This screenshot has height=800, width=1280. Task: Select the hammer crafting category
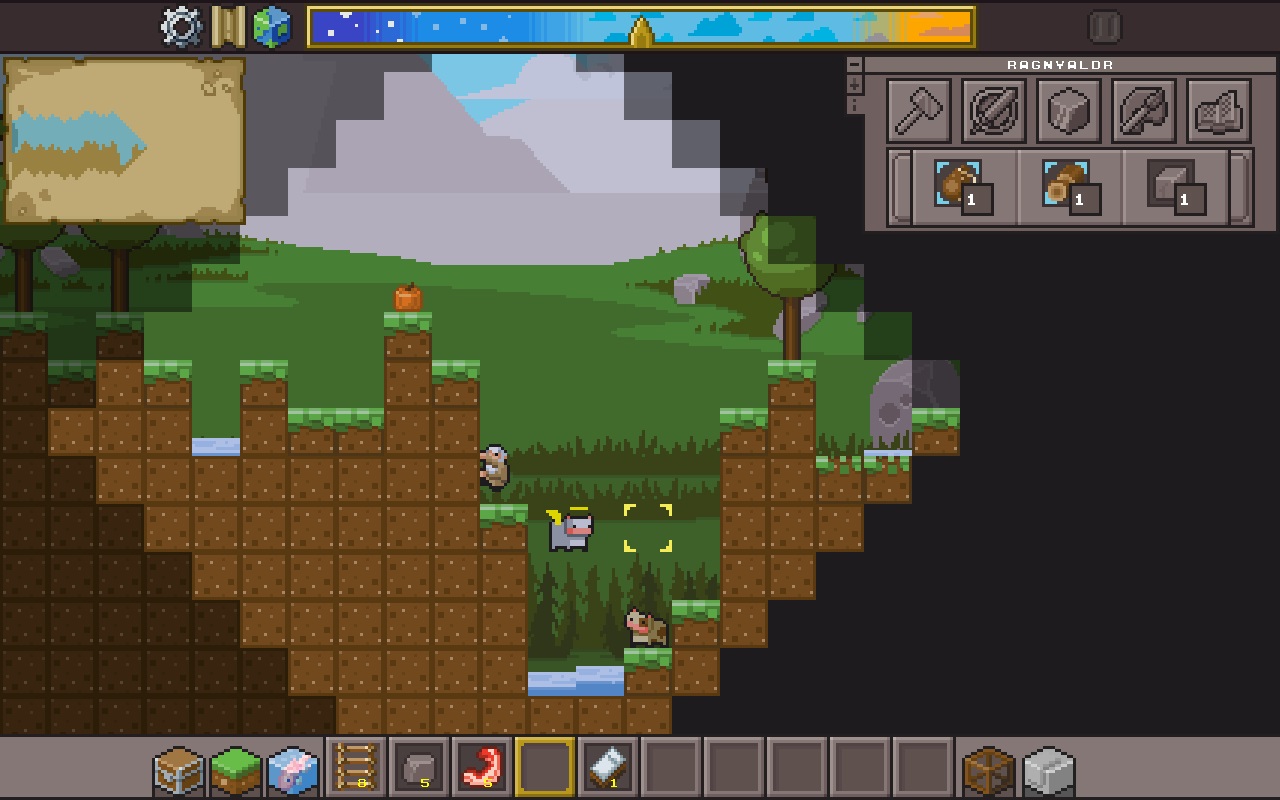(919, 111)
